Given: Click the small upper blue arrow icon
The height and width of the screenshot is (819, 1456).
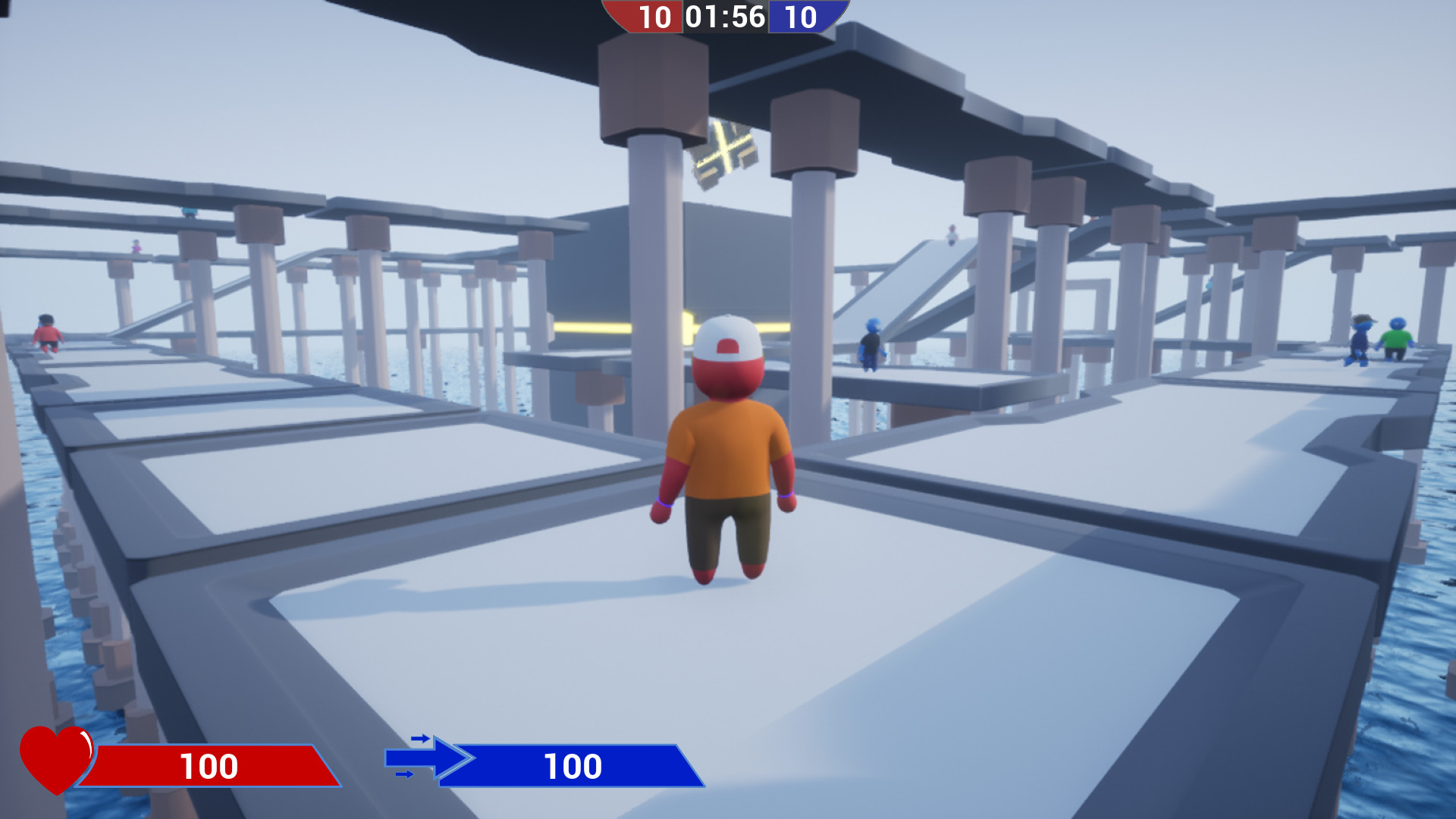Looking at the screenshot, I should tap(421, 738).
